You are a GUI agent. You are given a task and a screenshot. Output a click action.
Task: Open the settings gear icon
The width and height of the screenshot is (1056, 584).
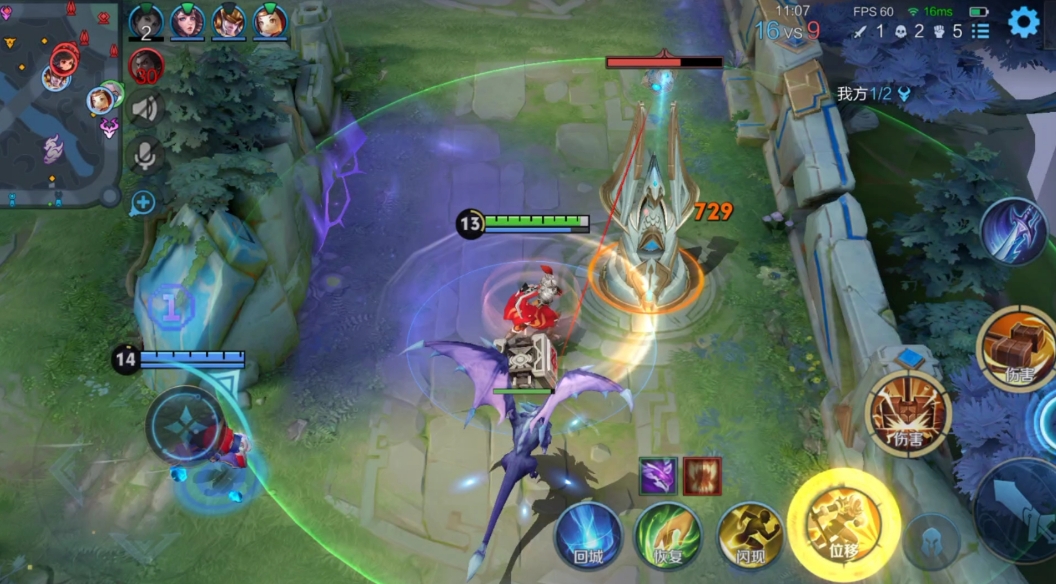(x=1023, y=22)
